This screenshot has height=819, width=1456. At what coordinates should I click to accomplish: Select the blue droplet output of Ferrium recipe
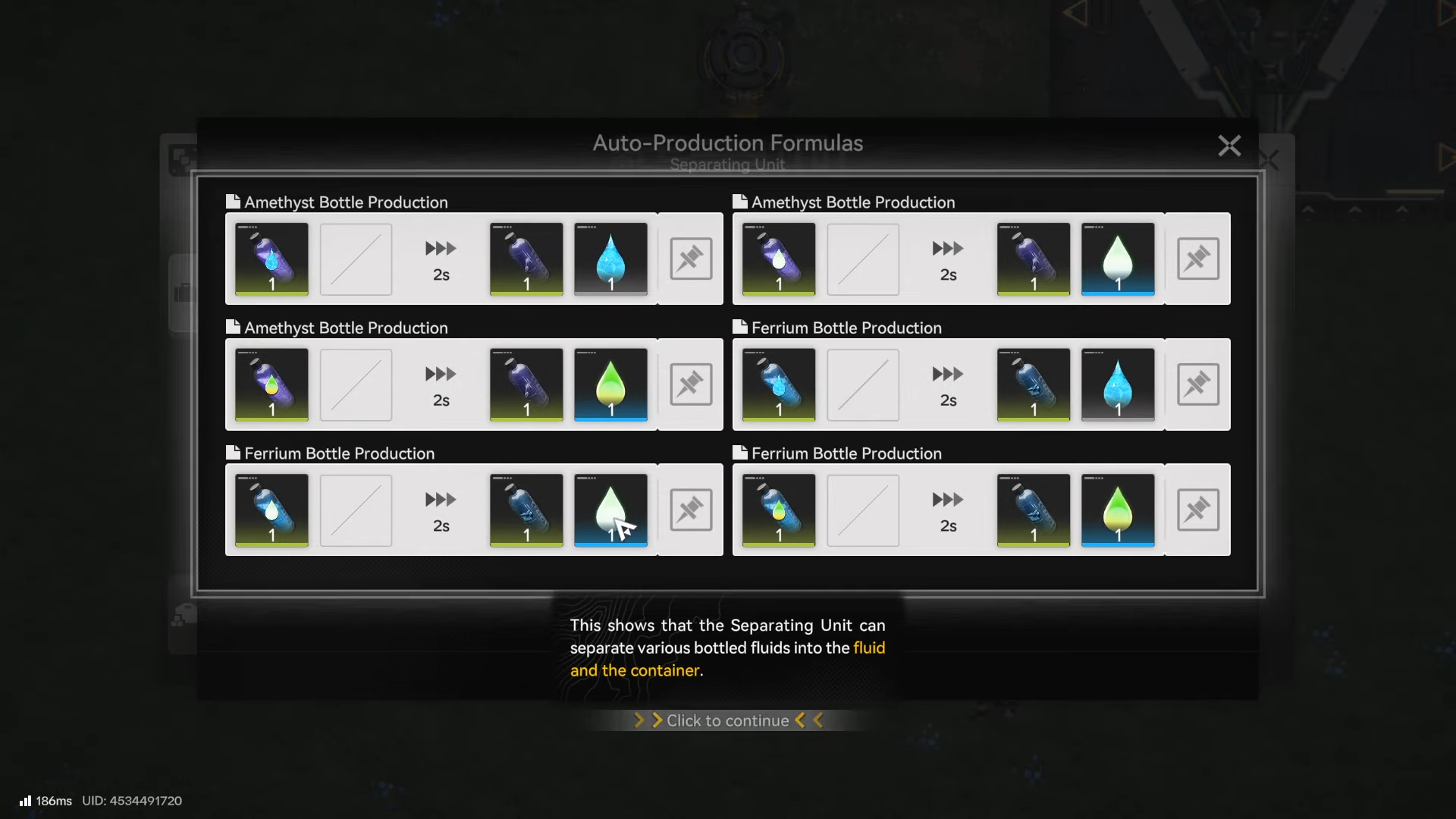[1117, 384]
